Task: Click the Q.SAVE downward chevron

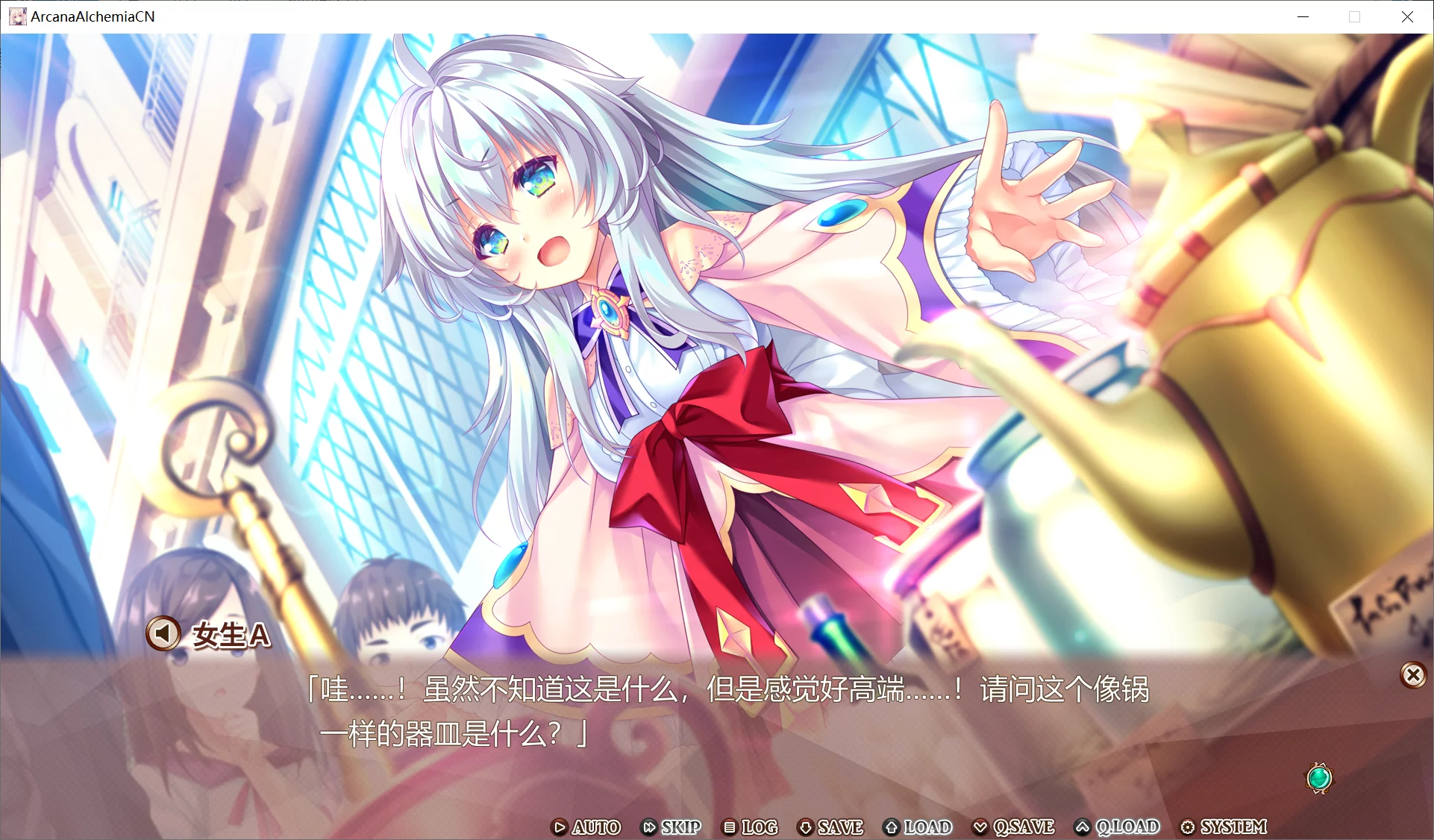Action: [980, 827]
